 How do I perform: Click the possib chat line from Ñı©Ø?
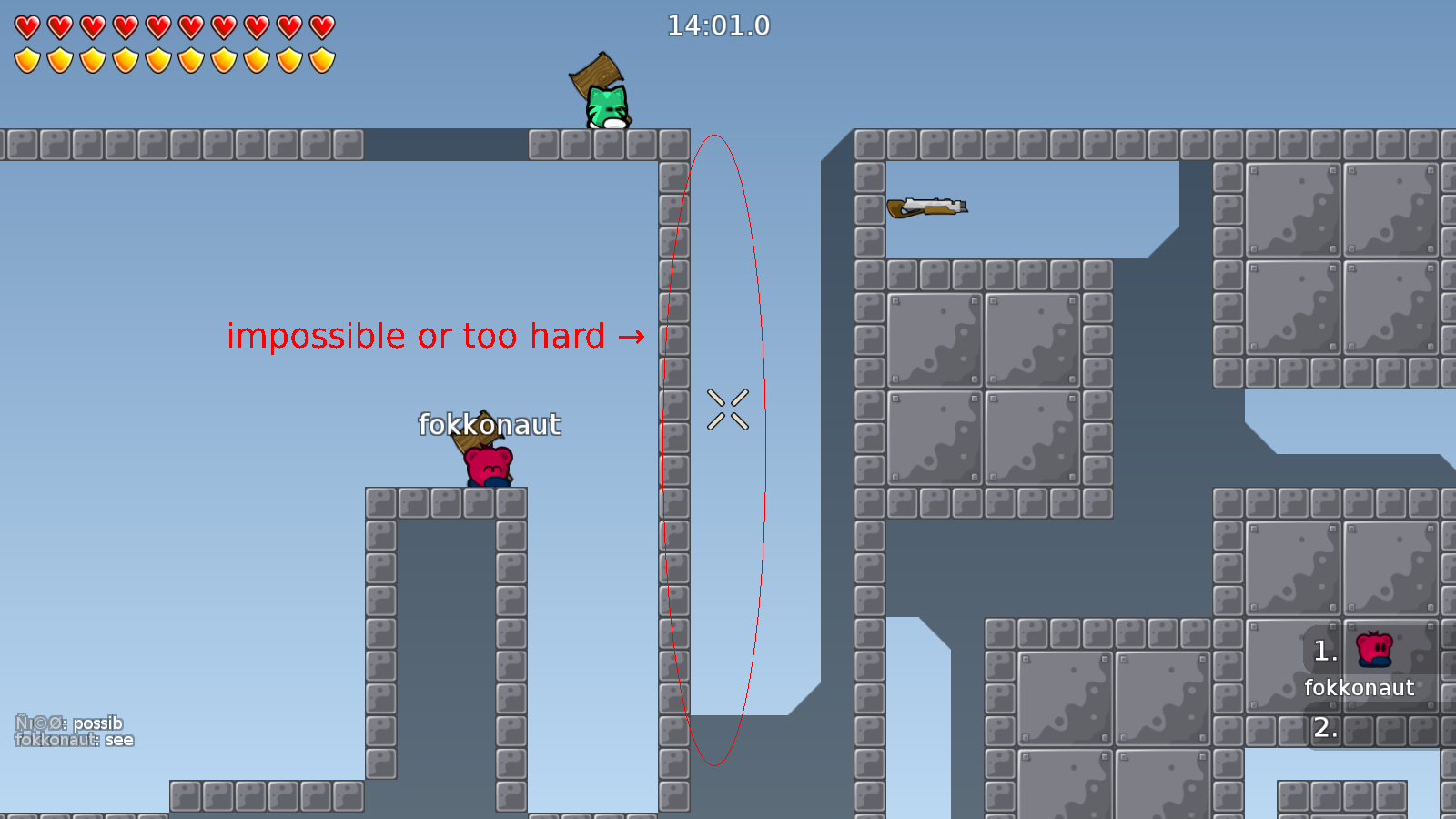point(68,723)
